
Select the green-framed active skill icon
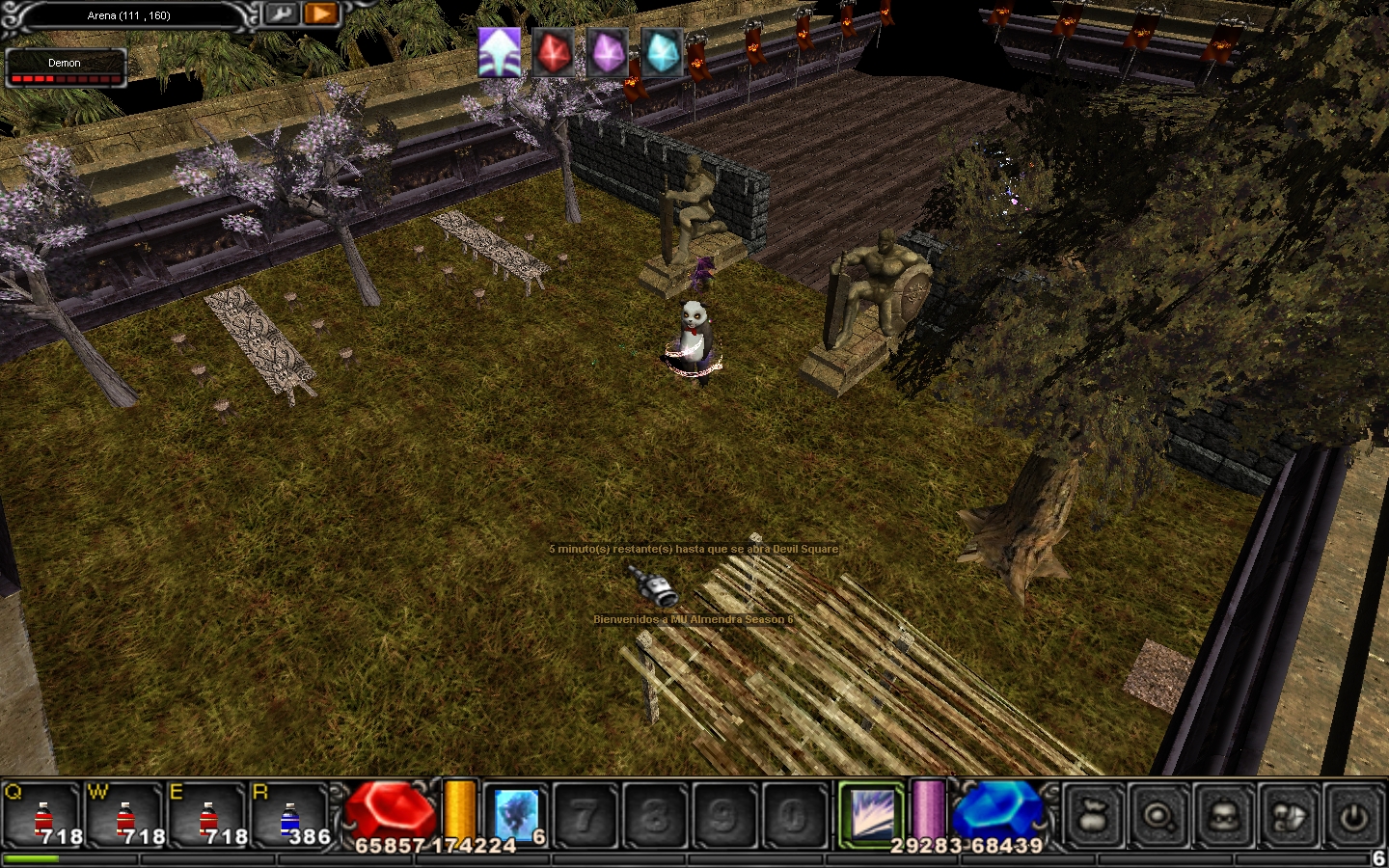[x=872, y=814]
